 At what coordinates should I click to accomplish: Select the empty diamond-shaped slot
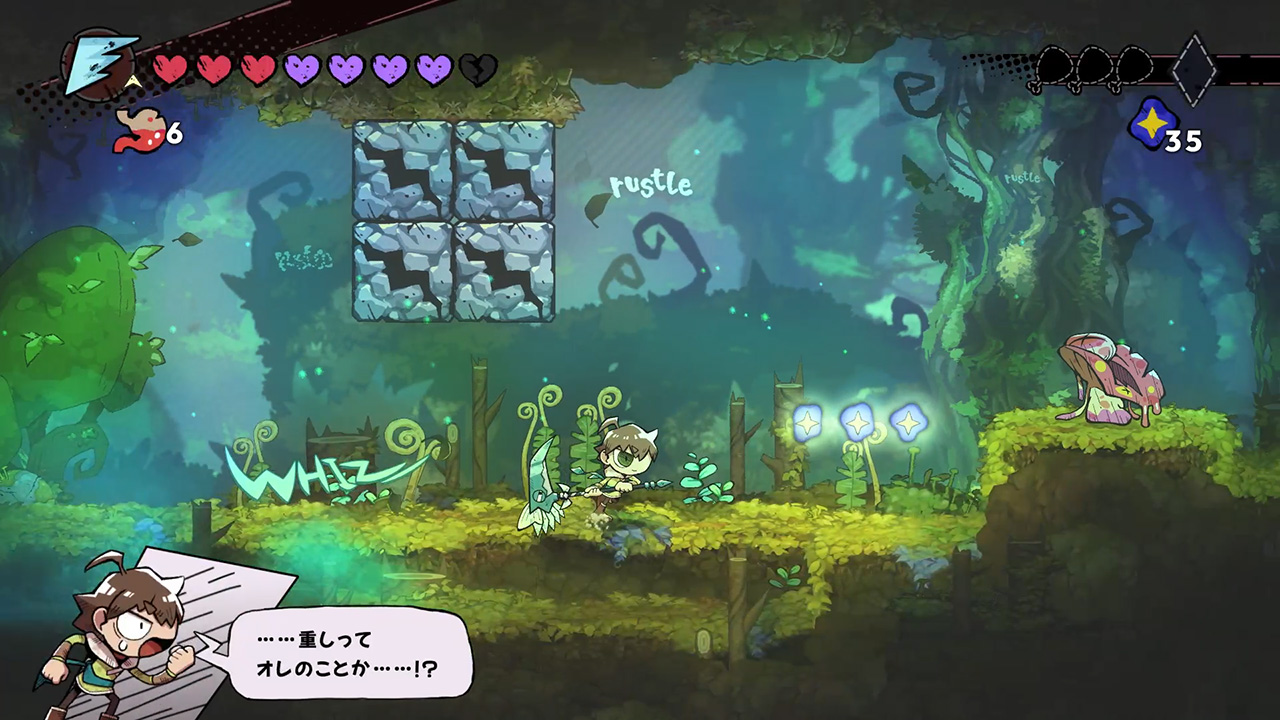click(1194, 70)
